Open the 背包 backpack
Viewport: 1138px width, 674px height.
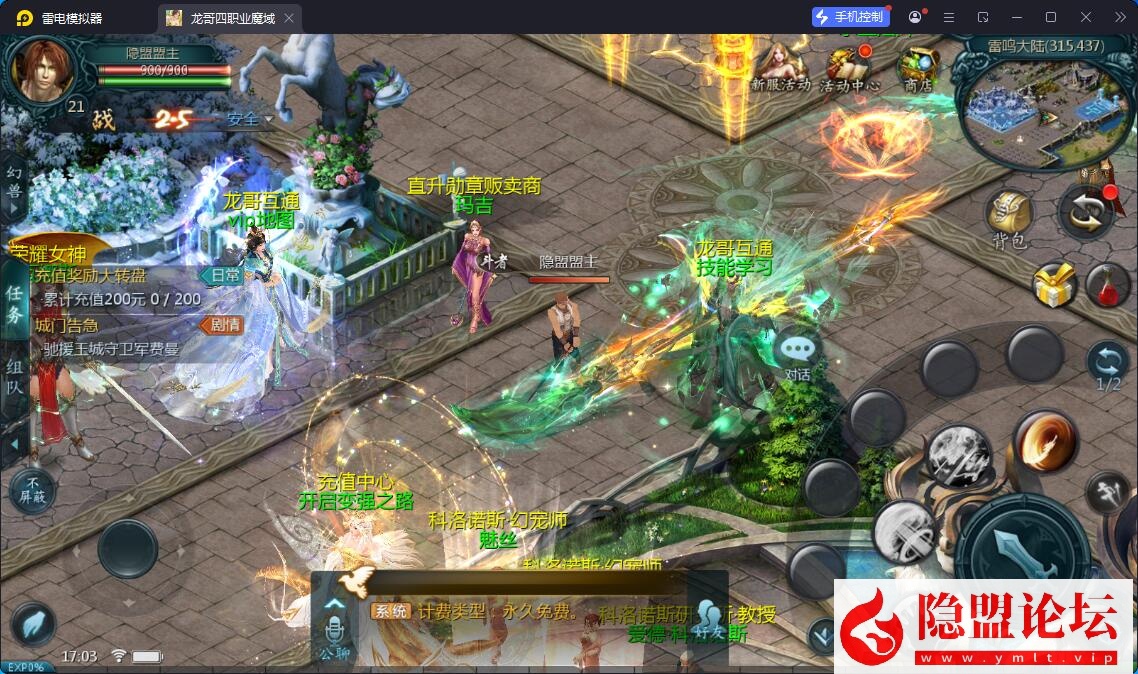coord(1009,219)
